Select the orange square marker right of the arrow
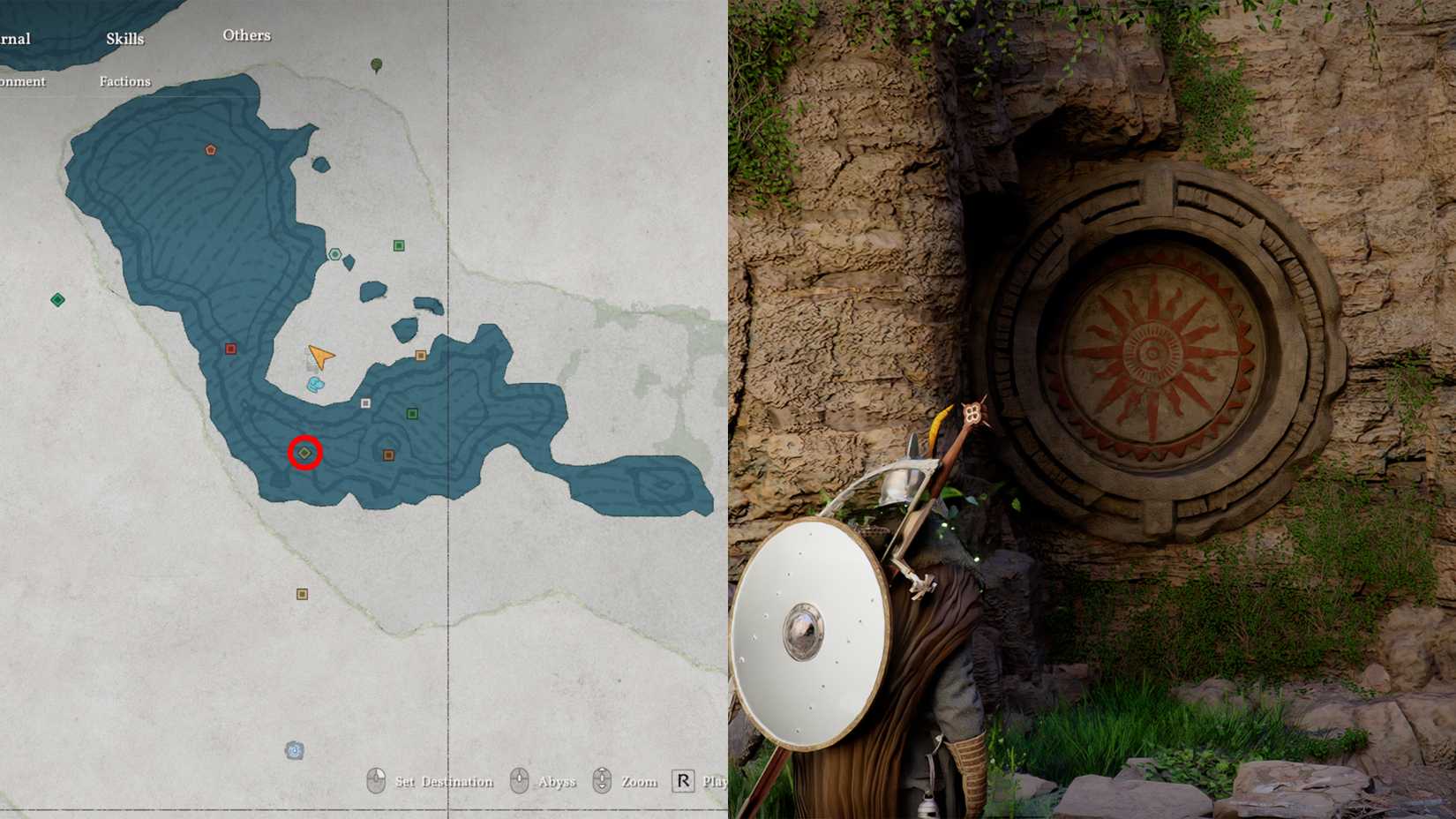The height and width of the screenshot is (819, 1456). tap(421, 354)
